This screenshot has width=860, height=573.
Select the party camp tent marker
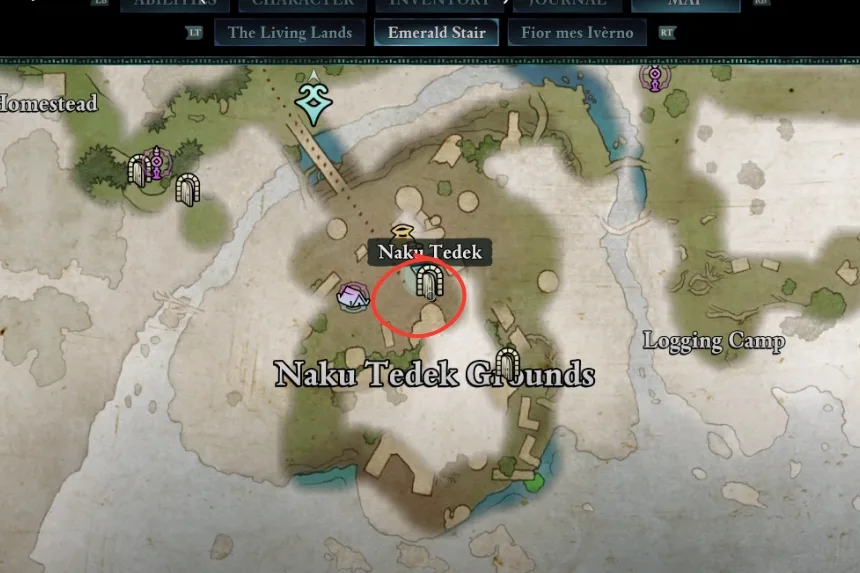pyautogui.click(x=351, y=296)
